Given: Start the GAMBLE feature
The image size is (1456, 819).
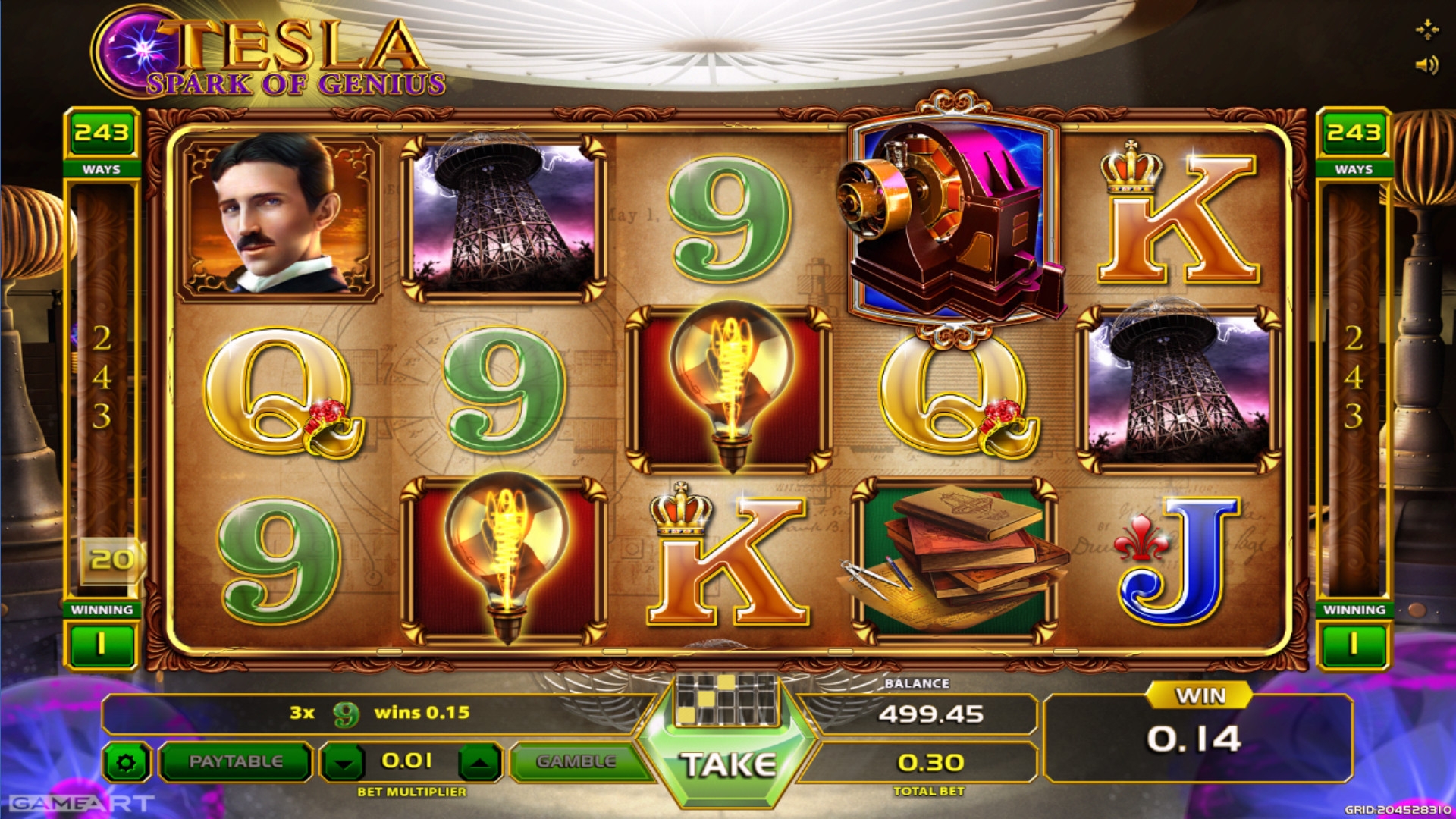Looking at the screenshot, I should 576,761.
